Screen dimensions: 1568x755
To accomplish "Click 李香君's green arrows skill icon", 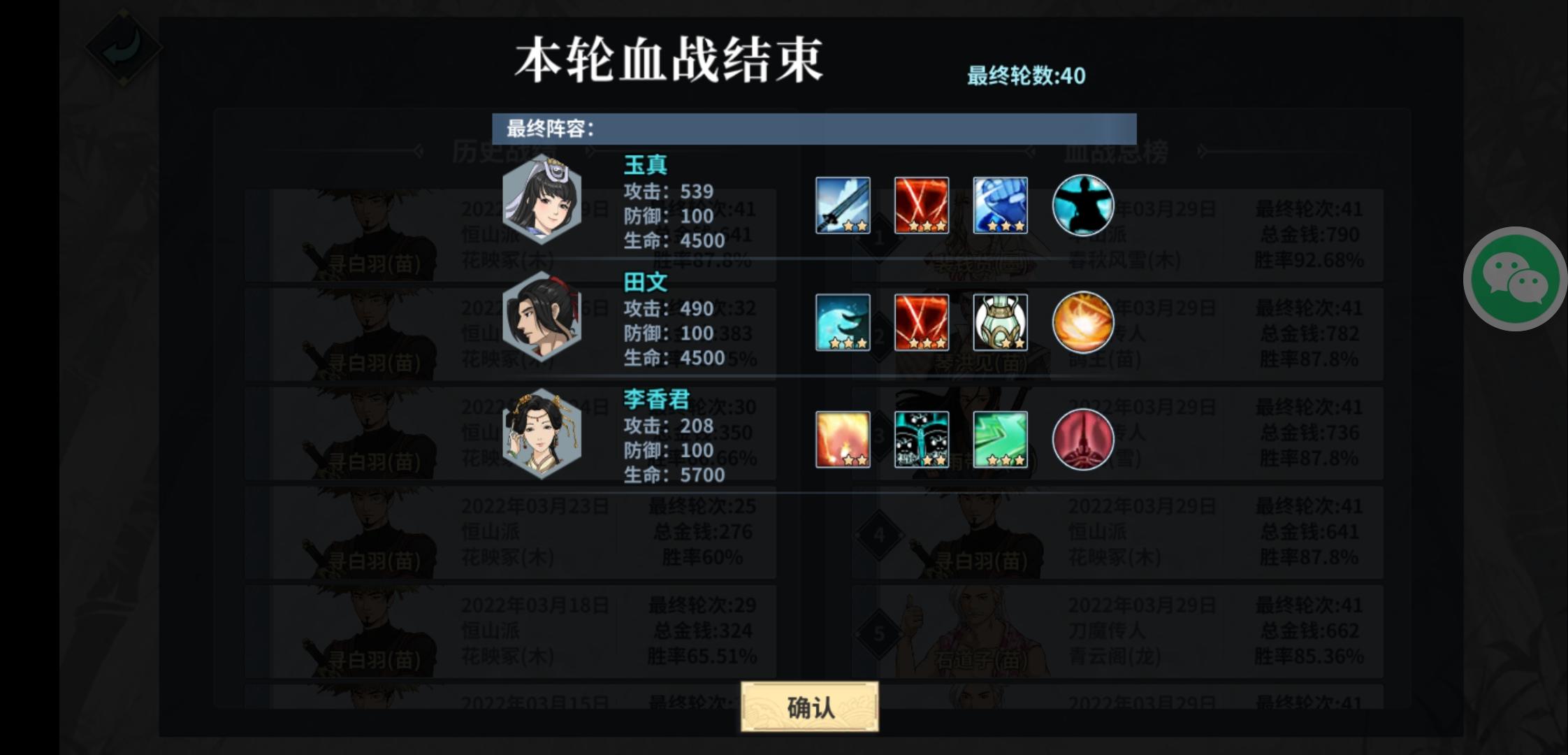I will (x=1001, y=440).
